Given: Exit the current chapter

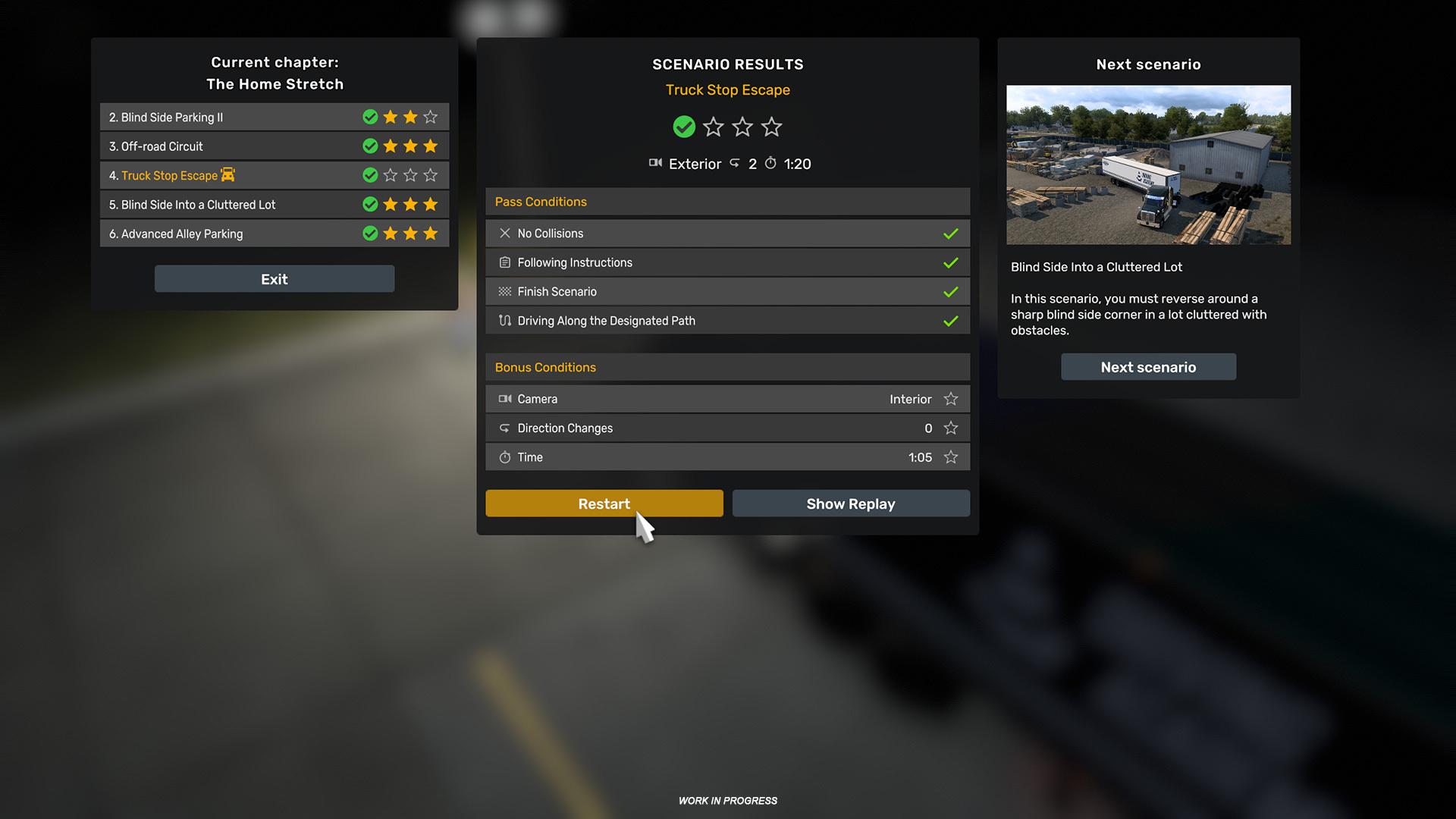Looking at the screenshot, I should pos(274,279).
